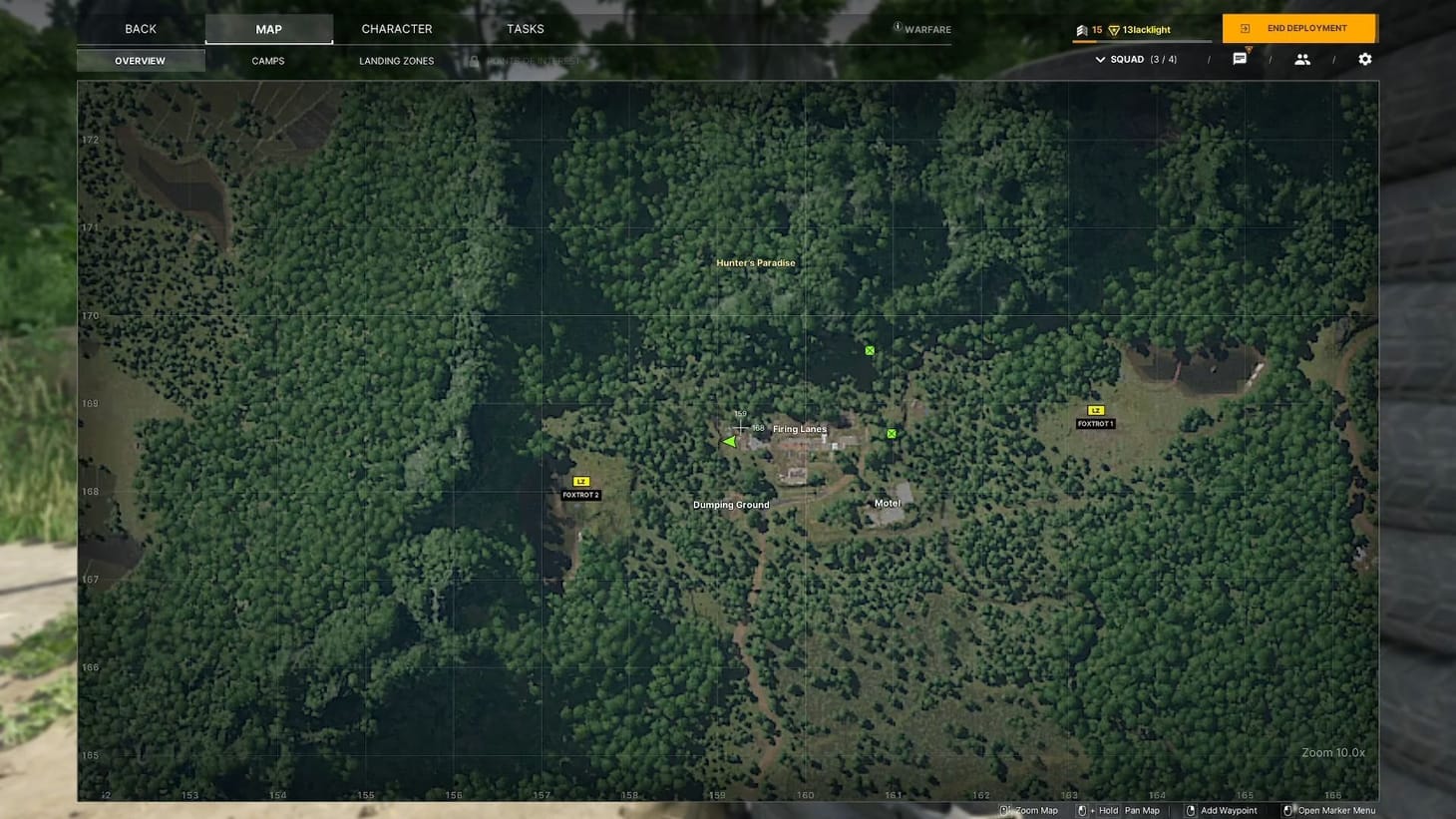The width and height of the screenshot is (1456, 819).
Task: Click the LZ icon for FOXTROT 1
Action: (x=1094, y=409)
